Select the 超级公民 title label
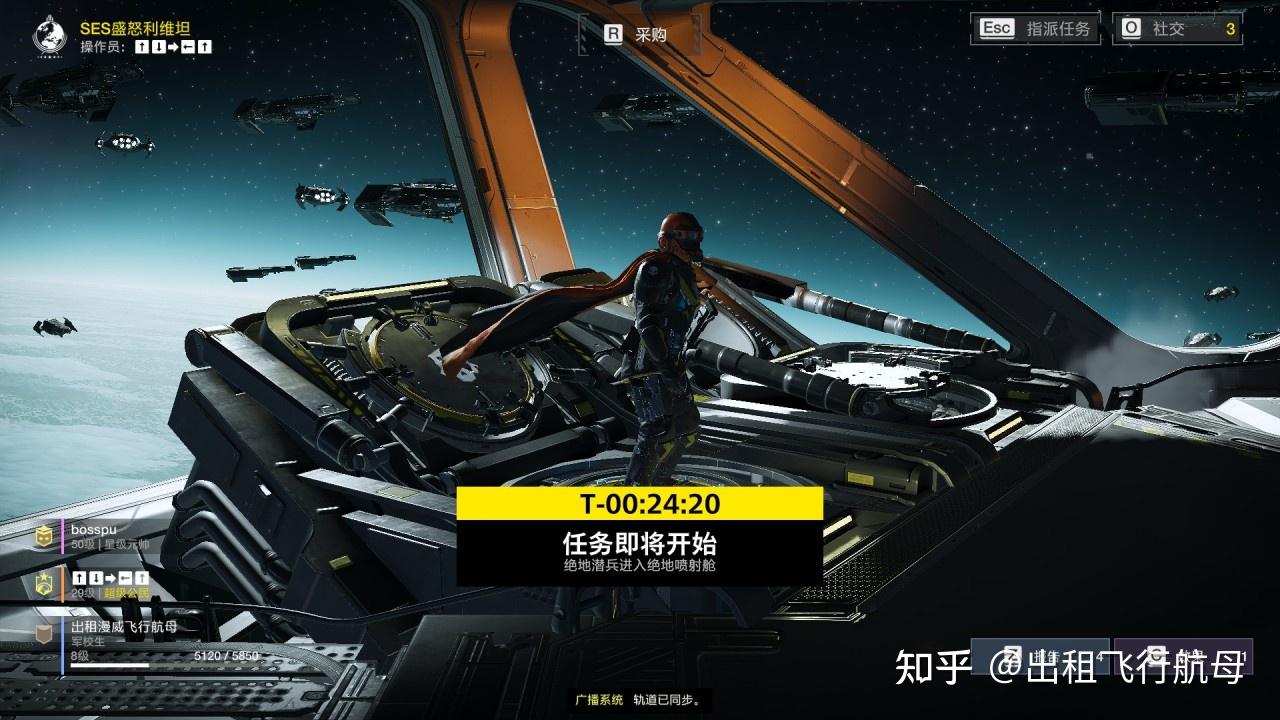The width and height of the screenshot is (1280, 720). (x=125, y=594)
